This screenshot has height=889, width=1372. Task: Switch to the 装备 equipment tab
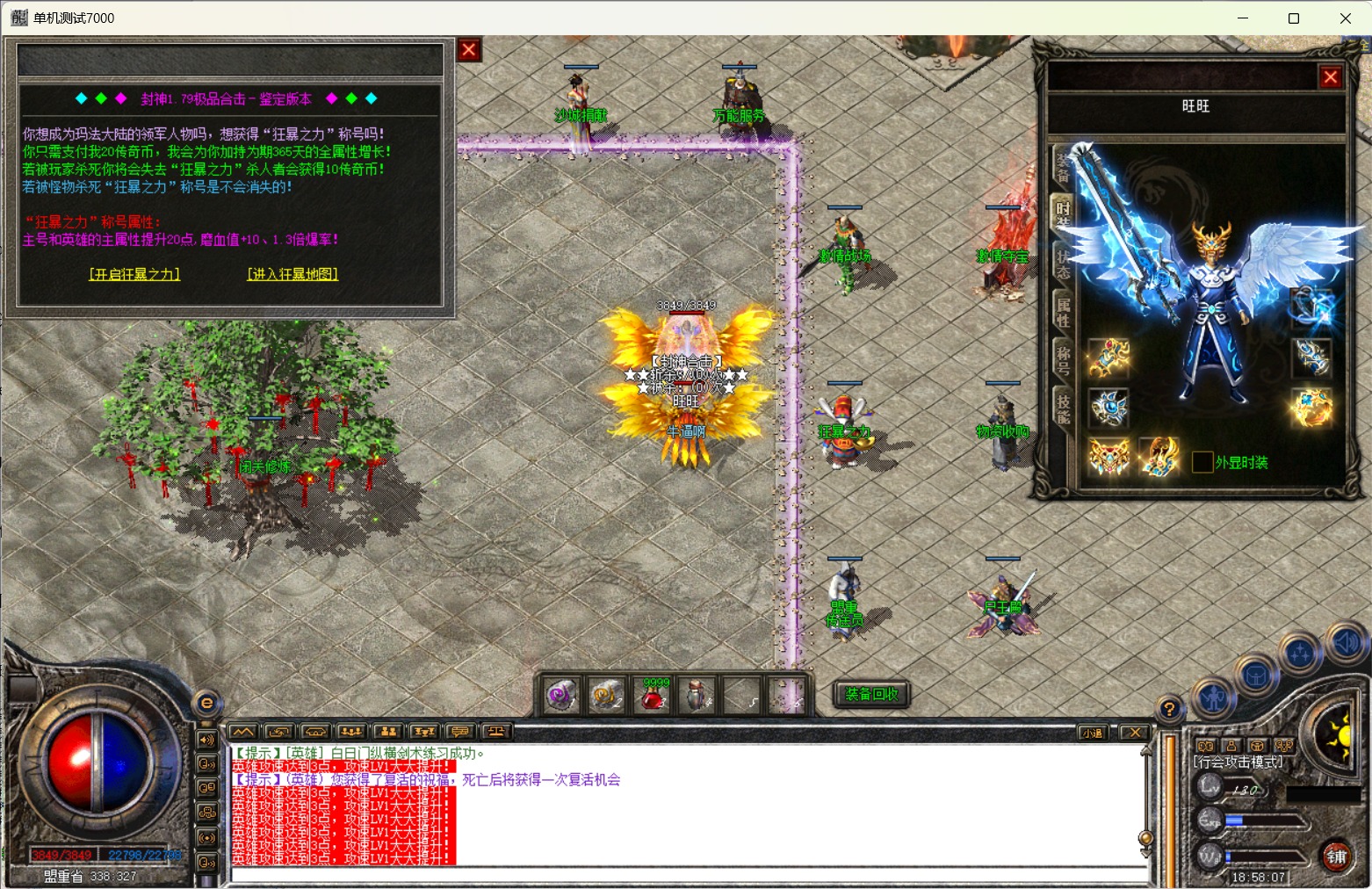tap(1063, 167)
